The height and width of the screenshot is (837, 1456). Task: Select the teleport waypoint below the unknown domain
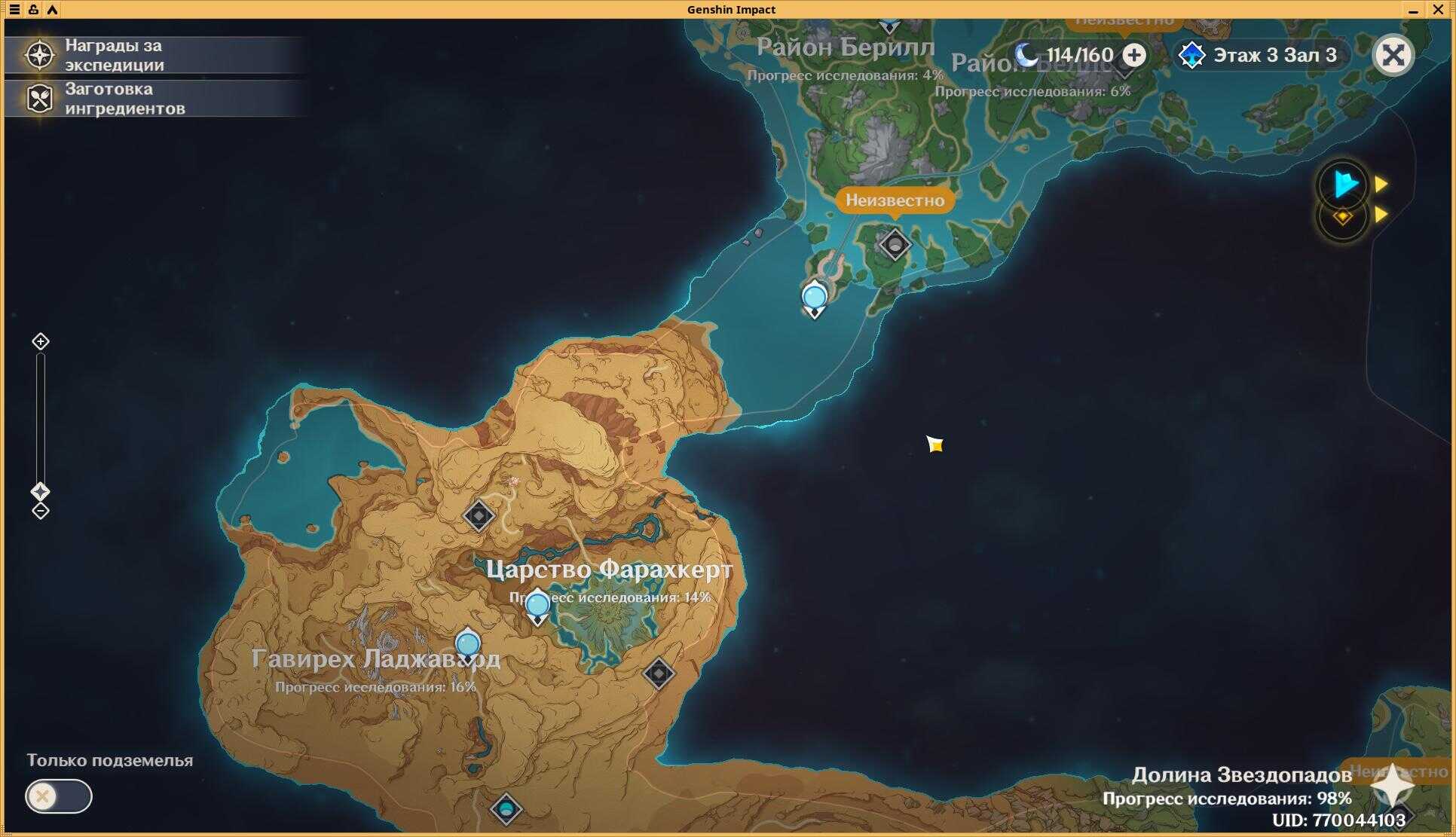(815, 298)
